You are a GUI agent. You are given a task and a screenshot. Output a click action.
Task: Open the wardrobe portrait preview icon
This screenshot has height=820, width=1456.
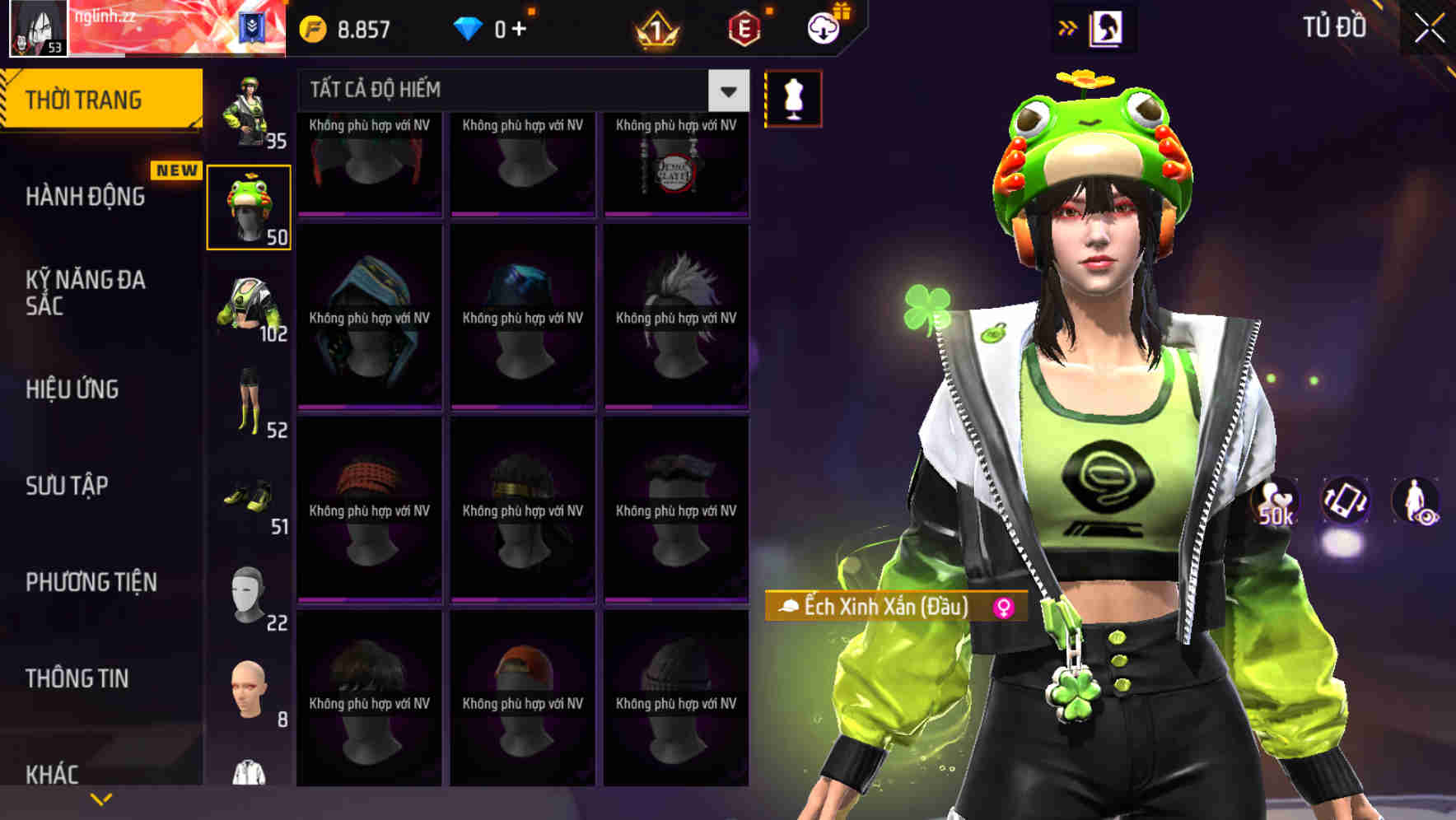[x=1108, y=27]
